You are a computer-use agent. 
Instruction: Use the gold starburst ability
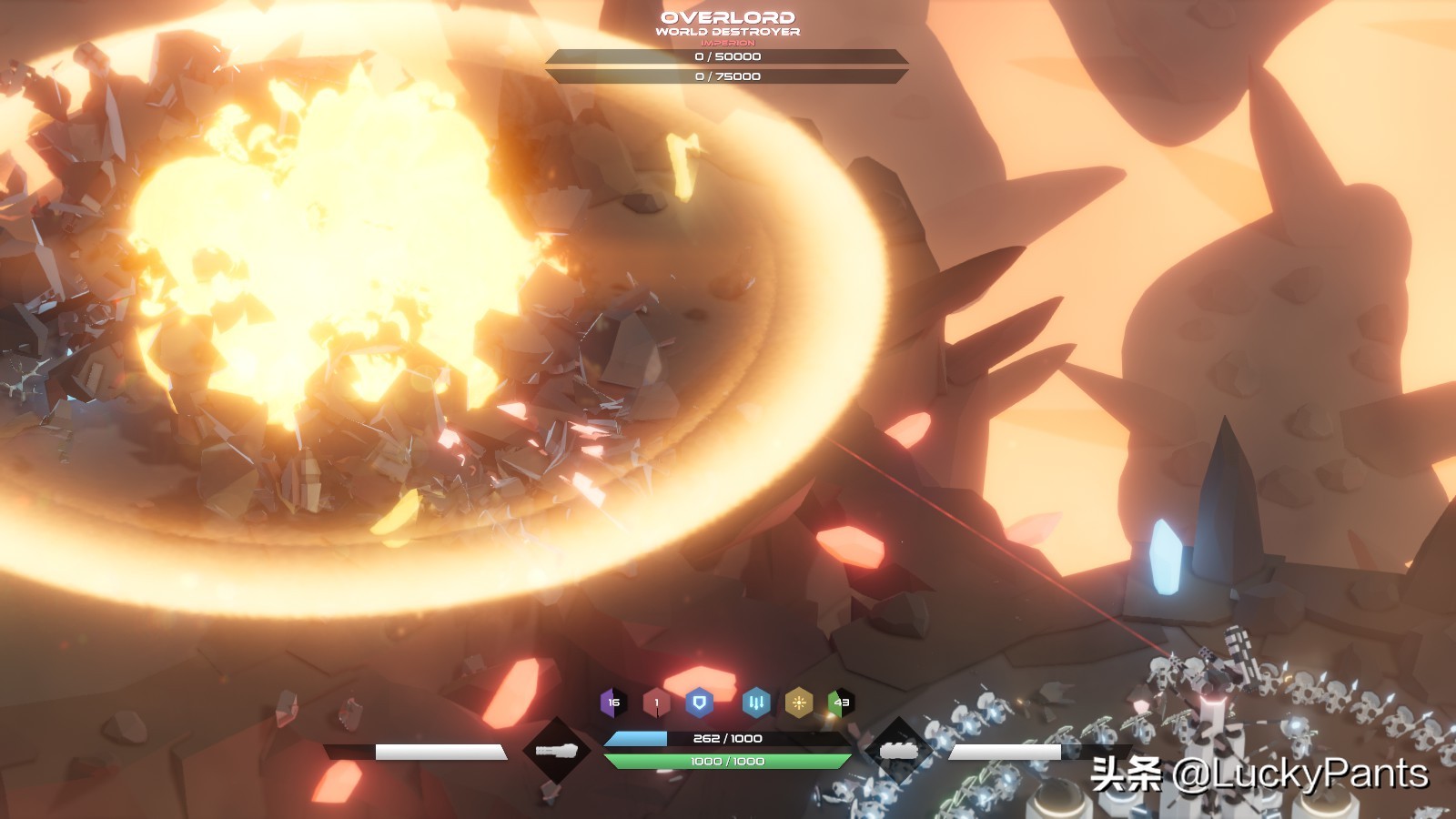click(x=799, y=703)
